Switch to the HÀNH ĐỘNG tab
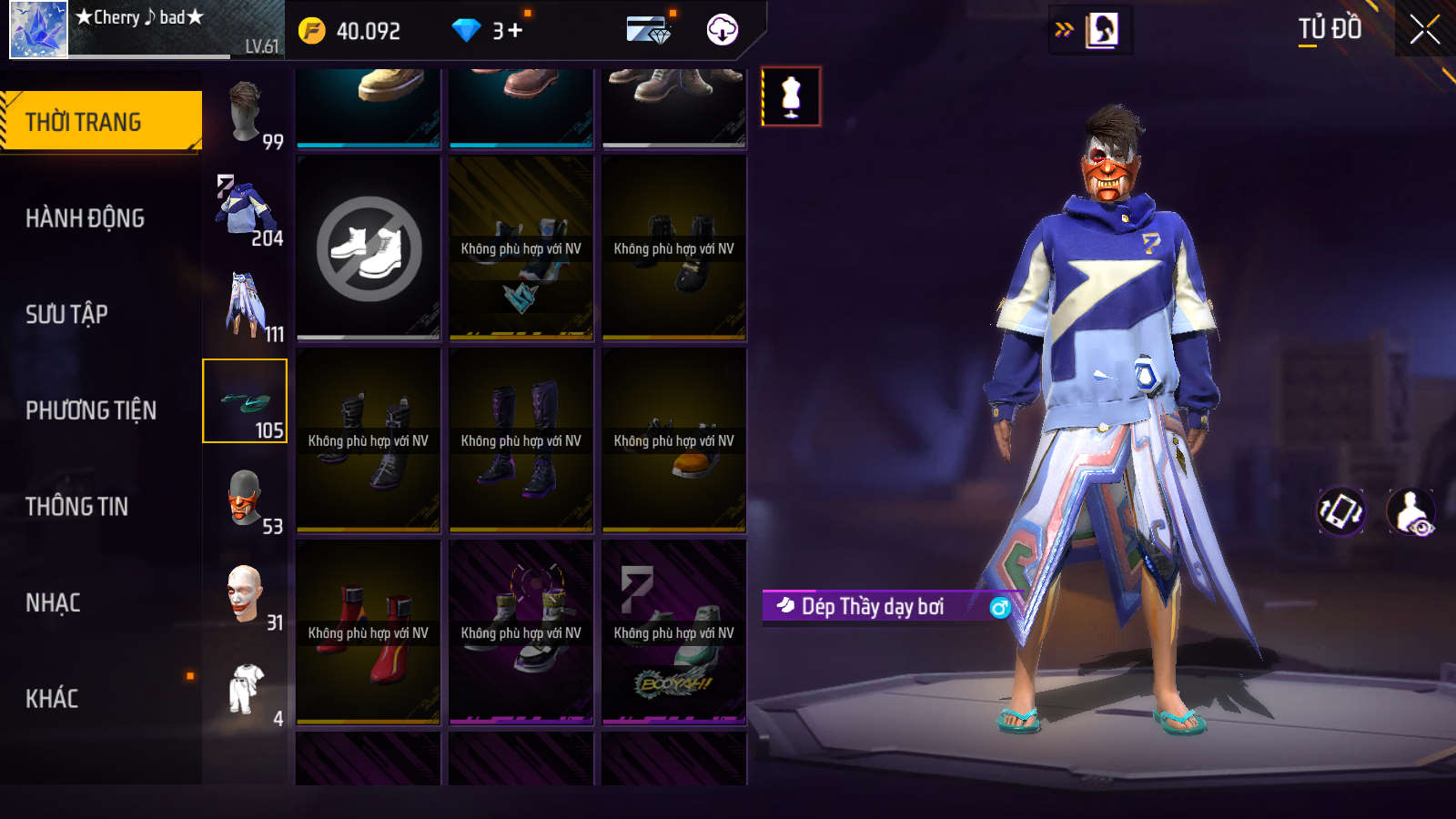Image resolution: width=1456 pixels, height=819 pixels. click(85, 218)
